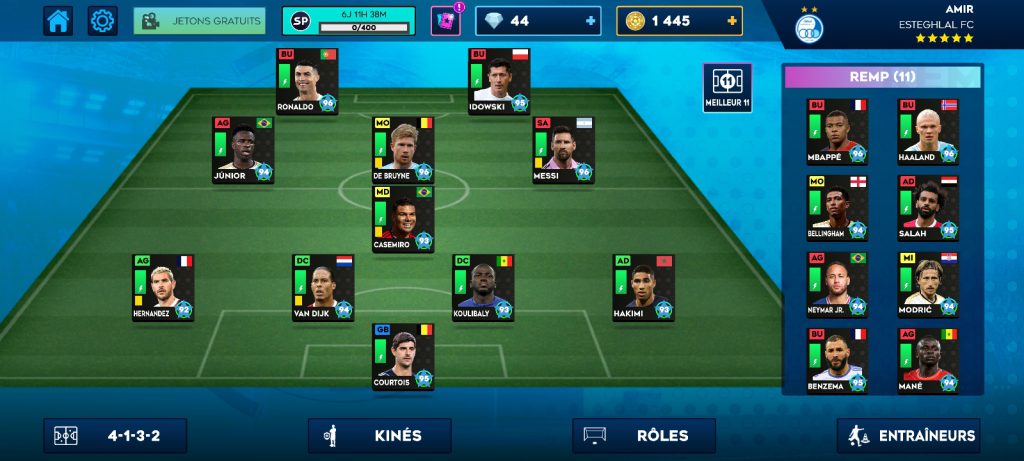Screen dimensions: 1024x461
Task: Open the settings gear
Action: pyautogui.click(x=102, y=20)
